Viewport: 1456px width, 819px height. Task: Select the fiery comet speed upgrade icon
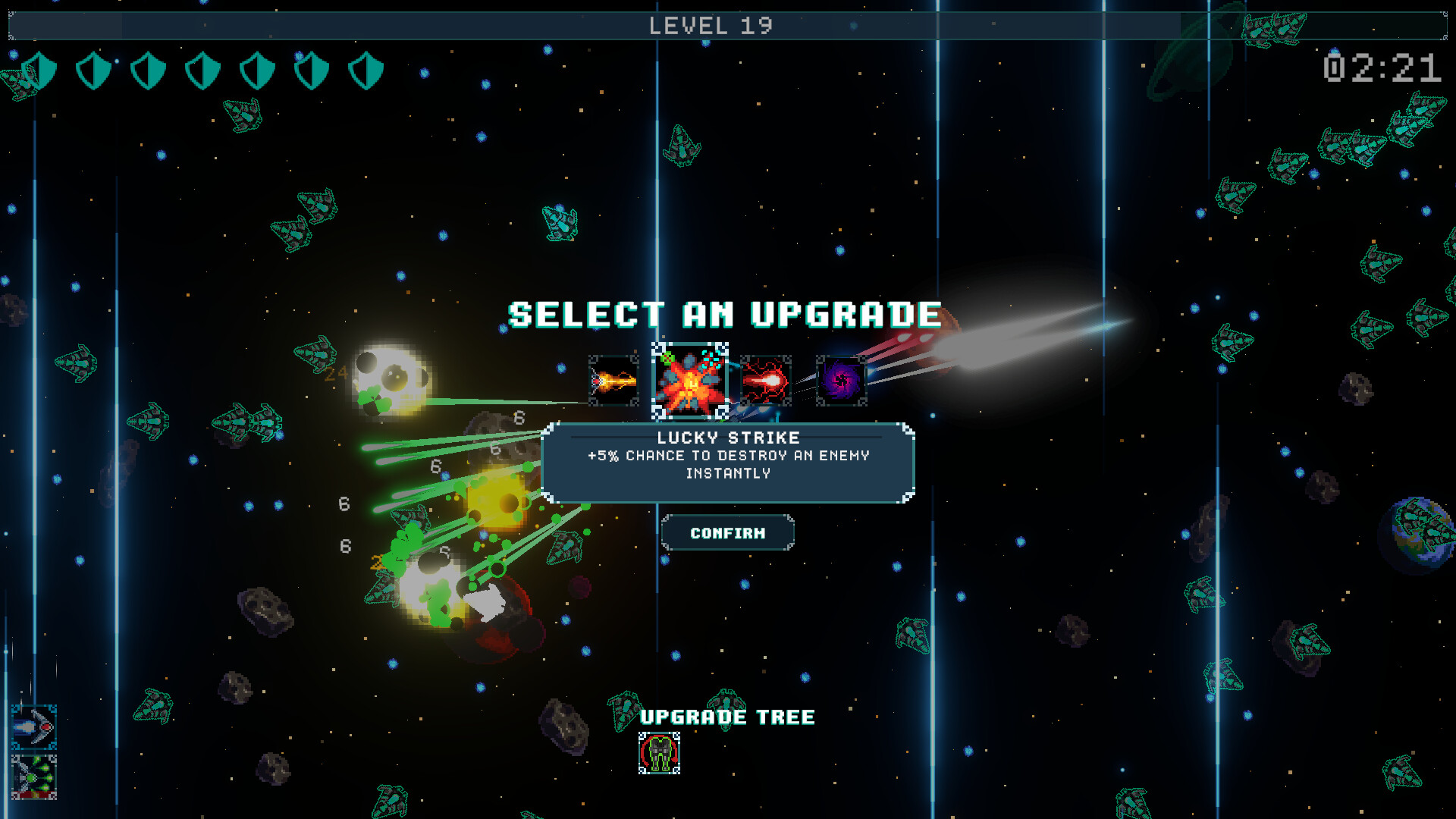(614, 381)
